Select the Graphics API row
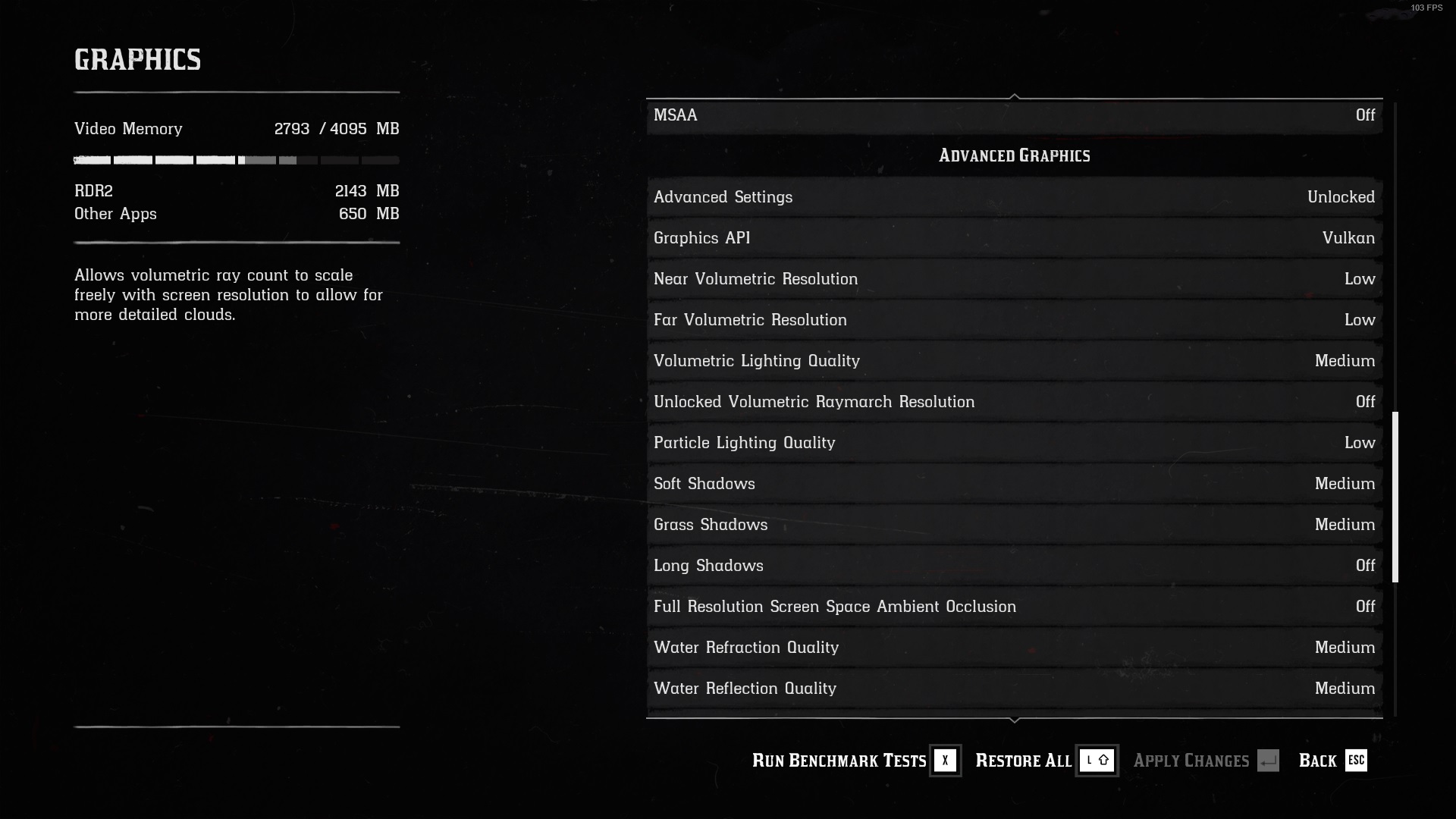This screenshot has width=1456, height=819. pyautogui.click(x=1014, y=238)
